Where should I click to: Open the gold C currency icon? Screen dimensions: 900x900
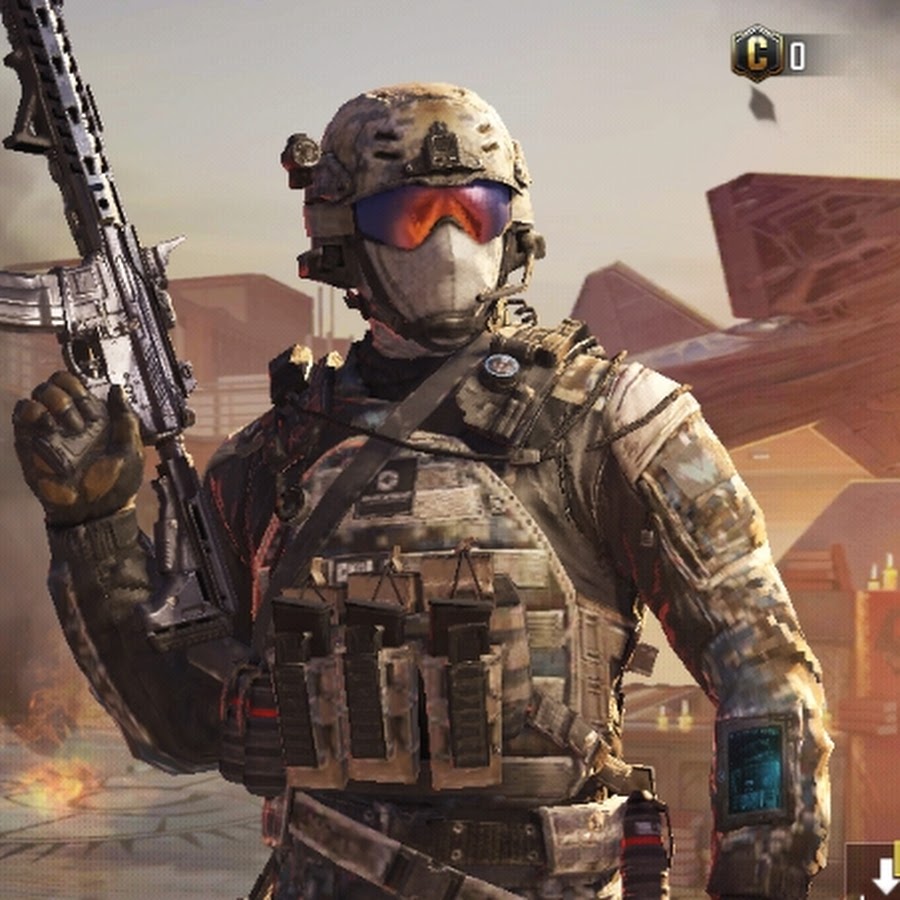pyautogui.click(x=756, y=53)
